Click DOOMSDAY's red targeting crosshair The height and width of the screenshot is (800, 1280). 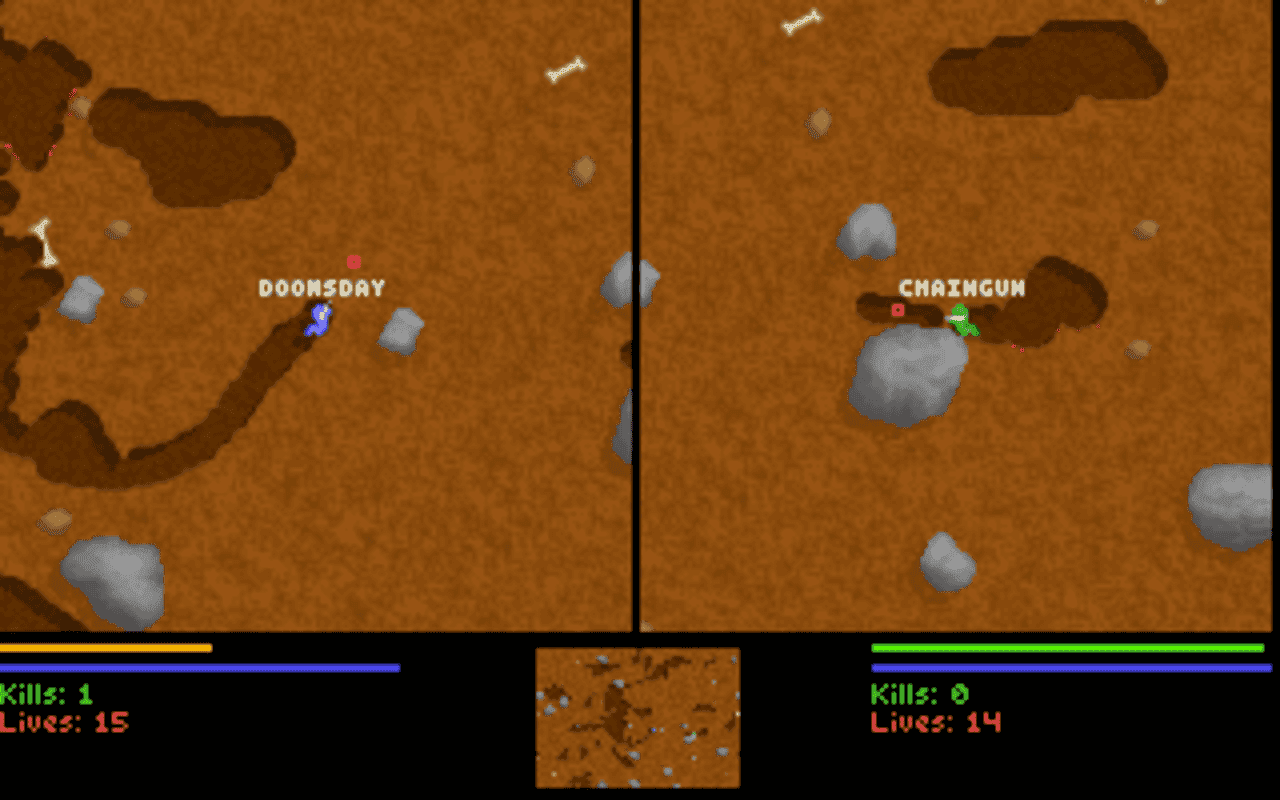coord(355,262)
